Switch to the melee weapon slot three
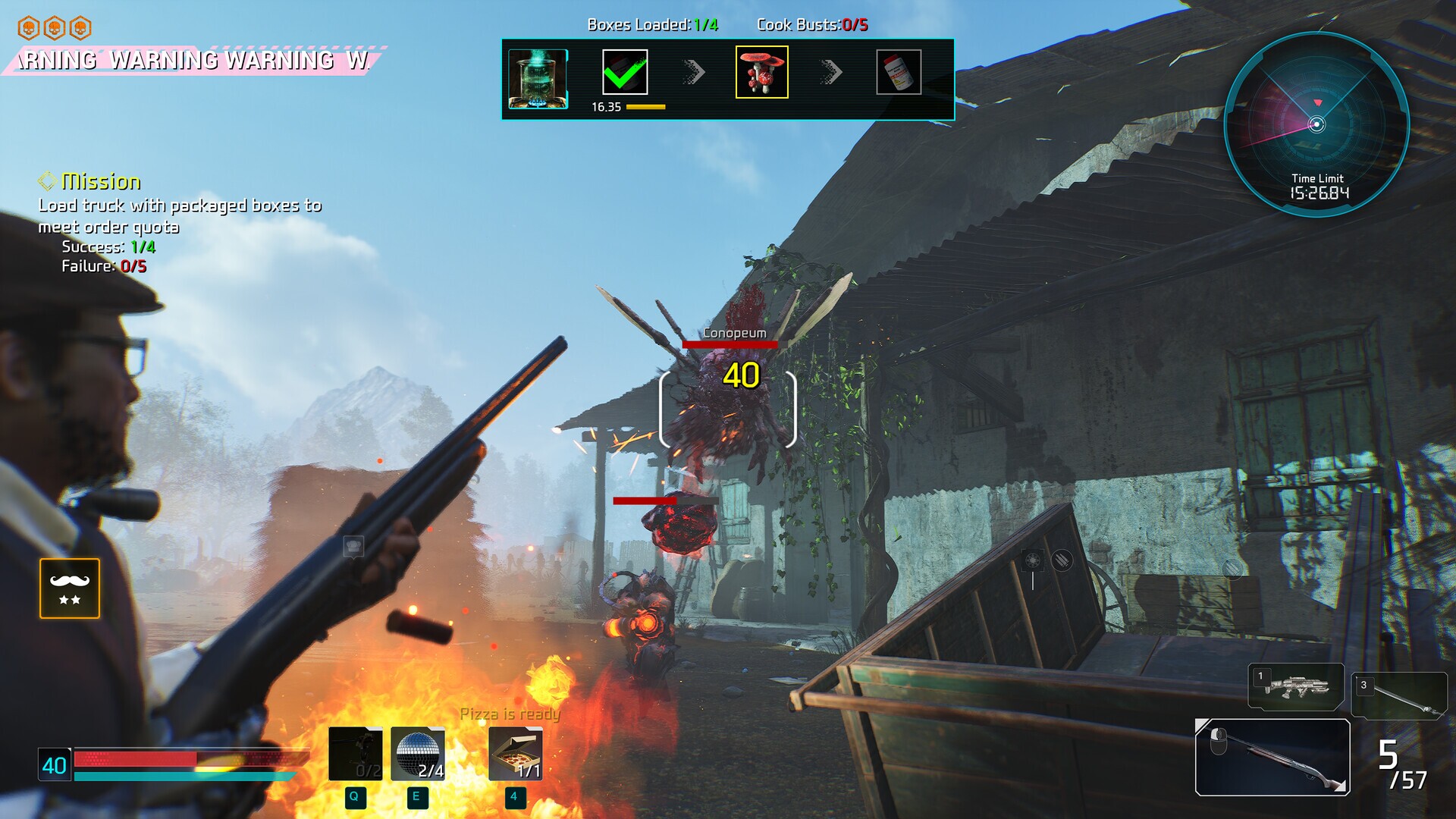This screenshot has height=819, width=1456. pyautogui.click(x=1399, y=695)
